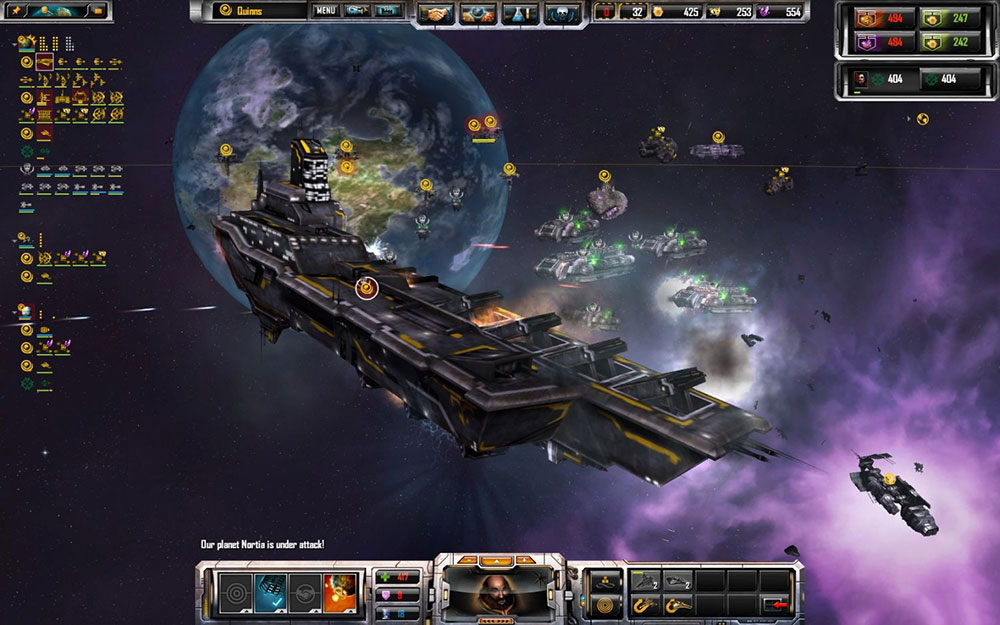
Task: Select the highlighted capital ship in empire tree
Action: [x=45, y=62]
